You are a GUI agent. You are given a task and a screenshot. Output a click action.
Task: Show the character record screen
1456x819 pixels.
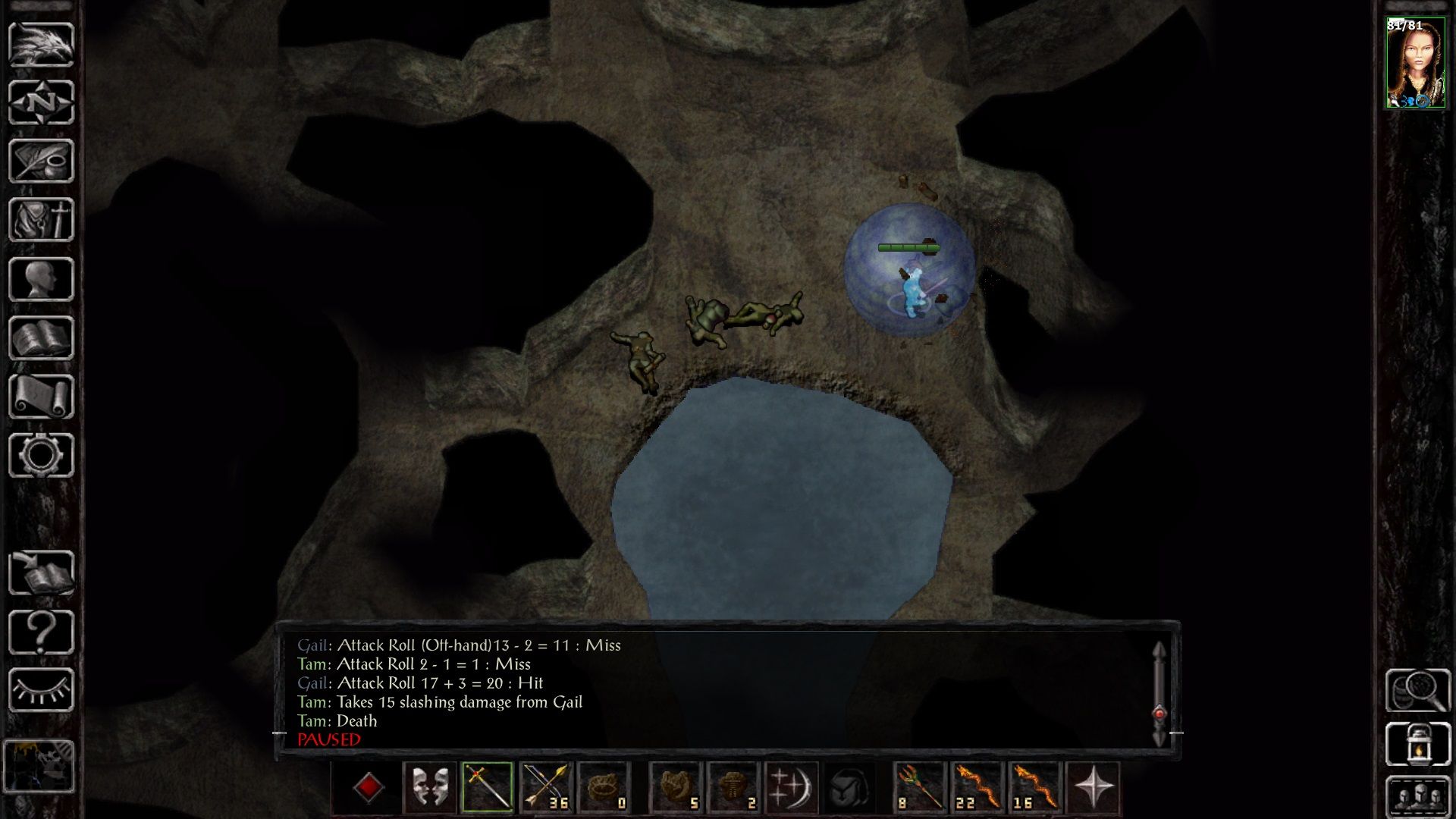(x=41, y=279)
